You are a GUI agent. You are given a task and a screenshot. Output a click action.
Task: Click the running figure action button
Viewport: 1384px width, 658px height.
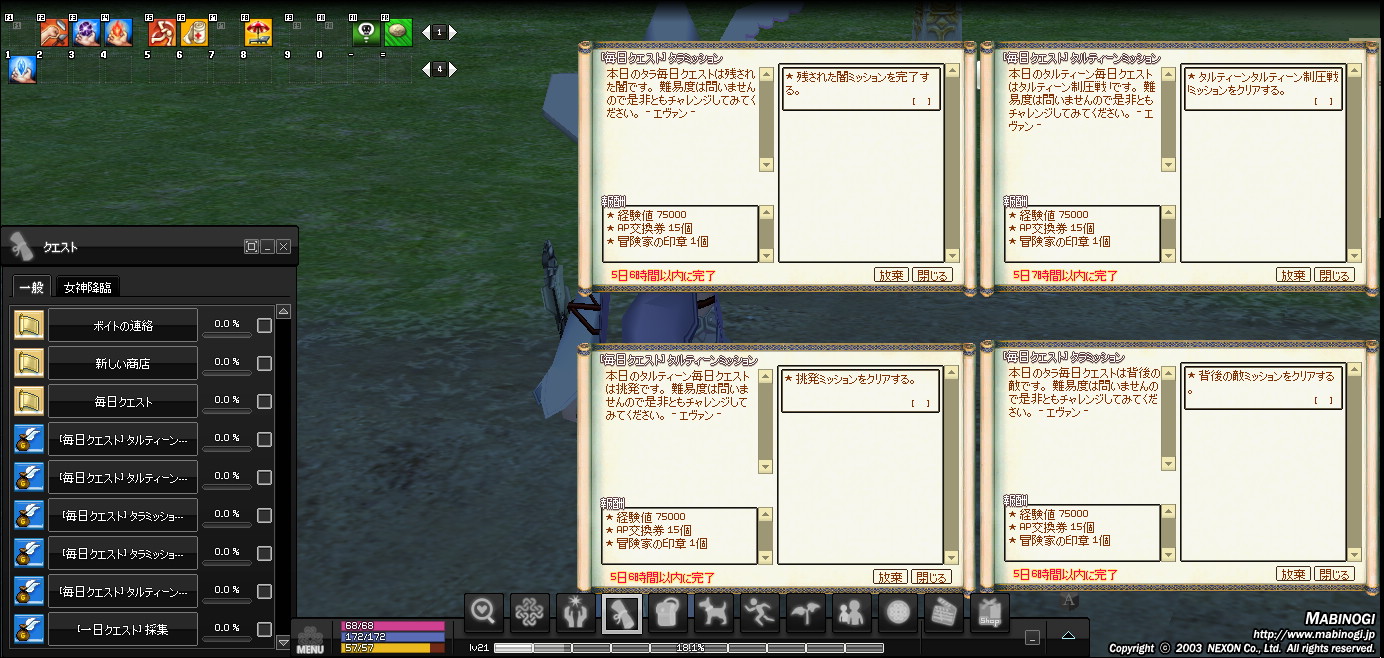click(x=759, y=612)
